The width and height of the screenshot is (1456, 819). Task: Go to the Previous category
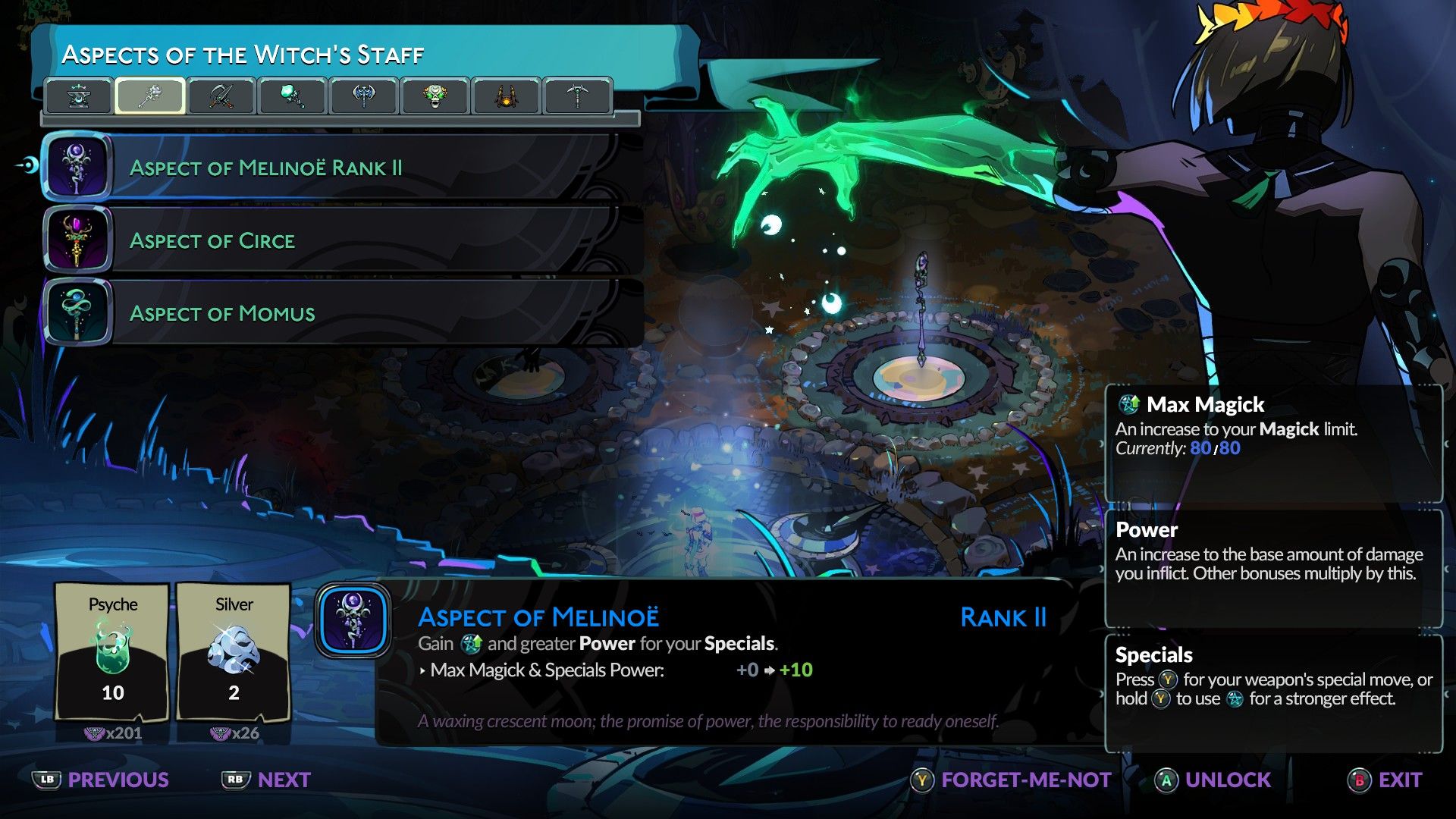coord(101,780)
